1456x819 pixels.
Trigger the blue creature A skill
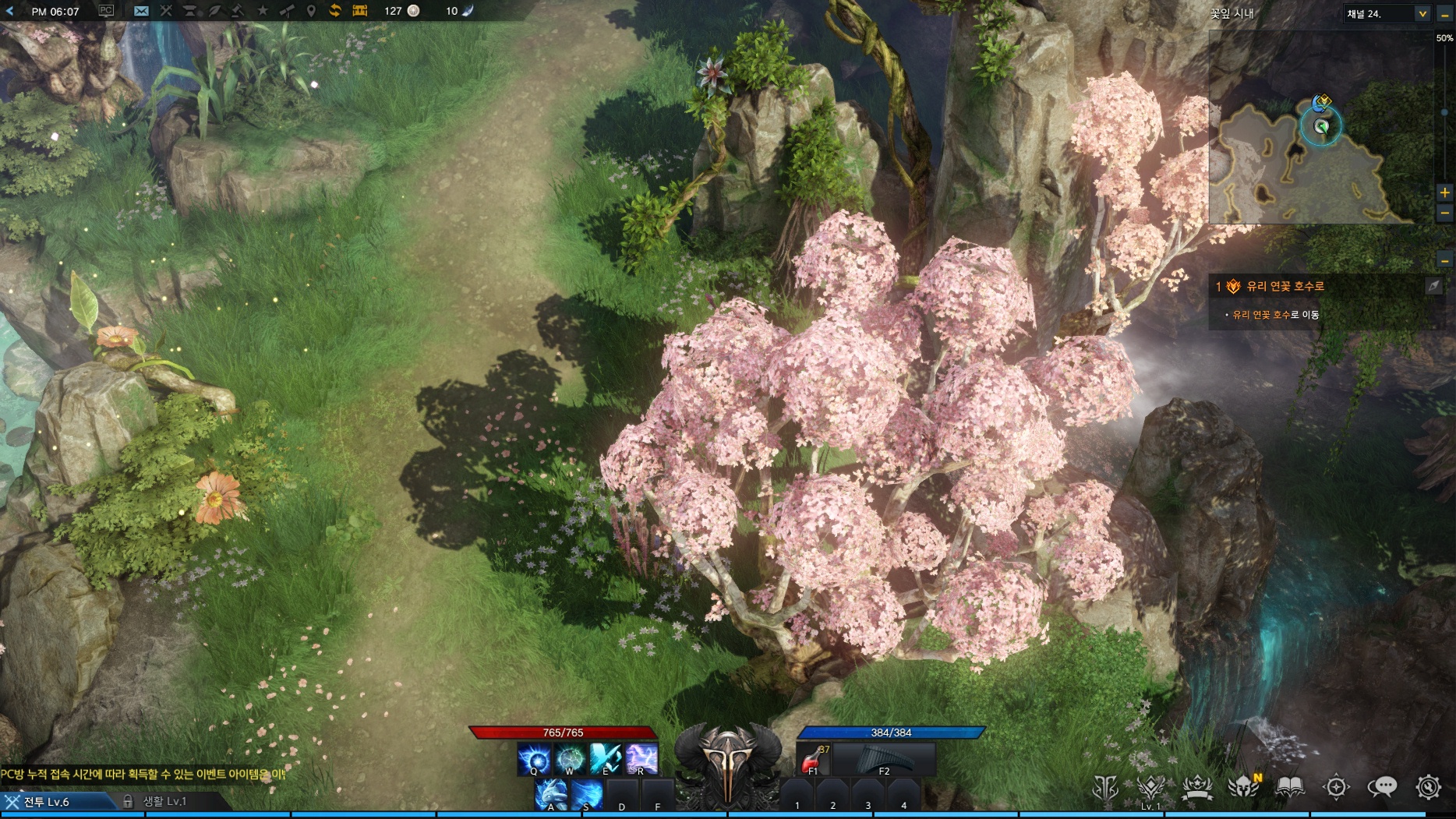[551, 796]
